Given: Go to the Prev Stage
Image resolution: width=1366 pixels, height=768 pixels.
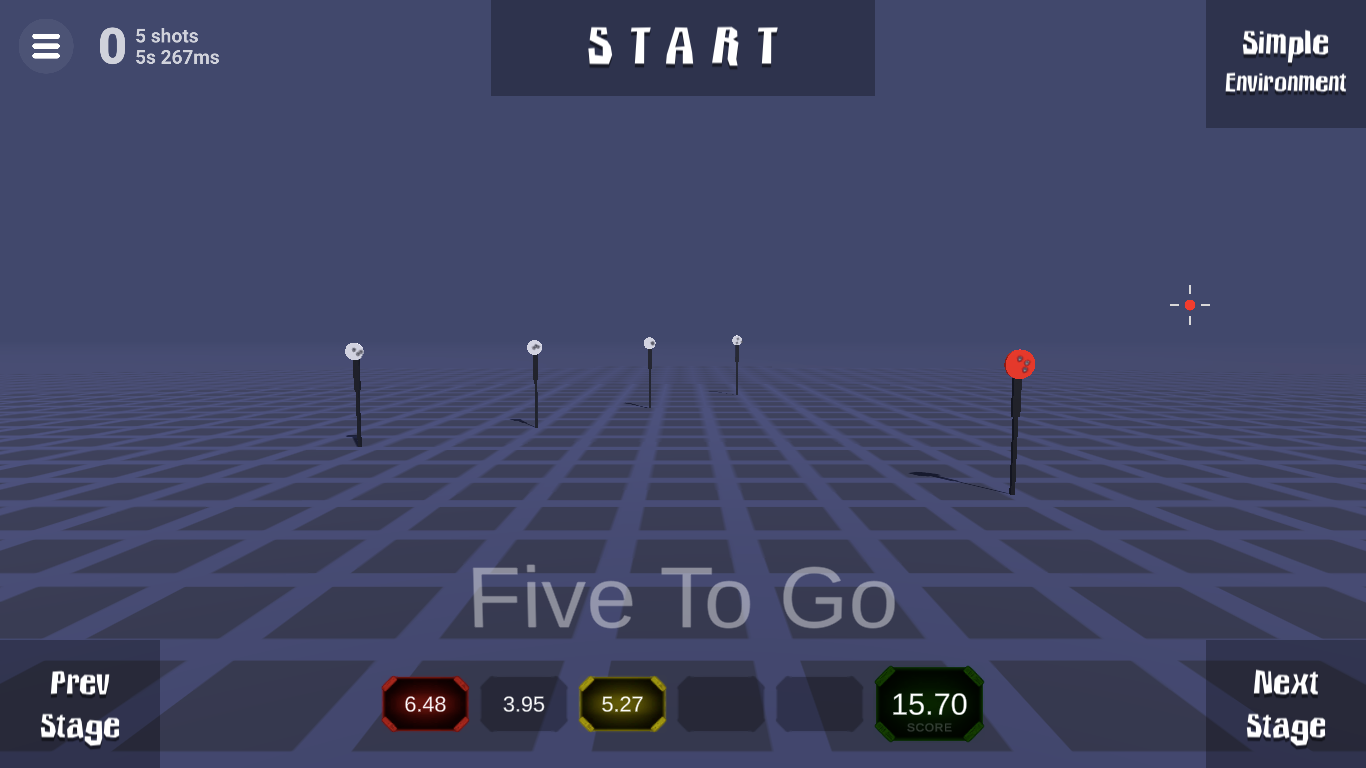Looking at the screenshot, I should pos(80,704).
